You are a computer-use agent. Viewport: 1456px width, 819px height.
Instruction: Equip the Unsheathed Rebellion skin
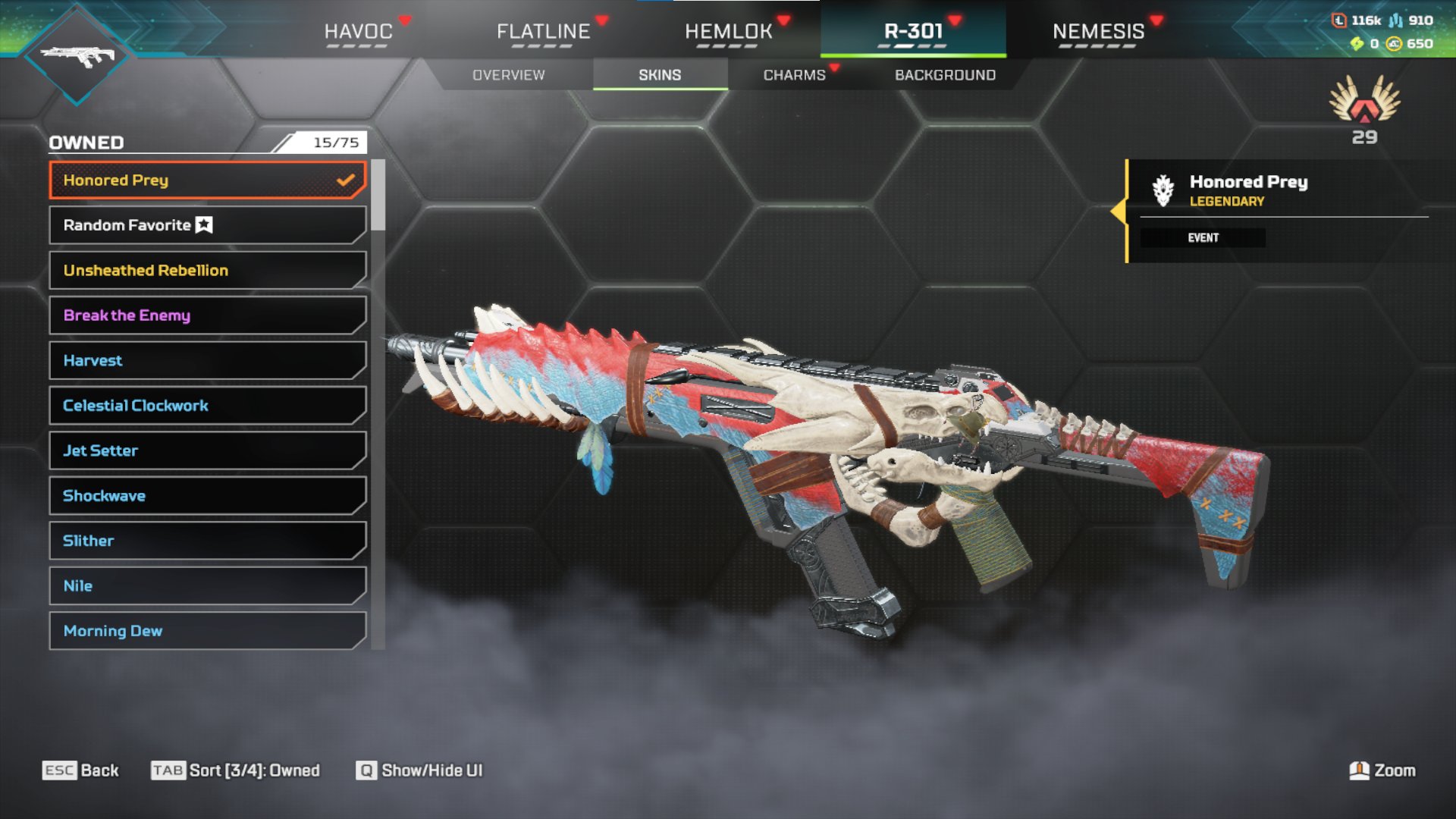pyautogui.click(x=207, y=270)
